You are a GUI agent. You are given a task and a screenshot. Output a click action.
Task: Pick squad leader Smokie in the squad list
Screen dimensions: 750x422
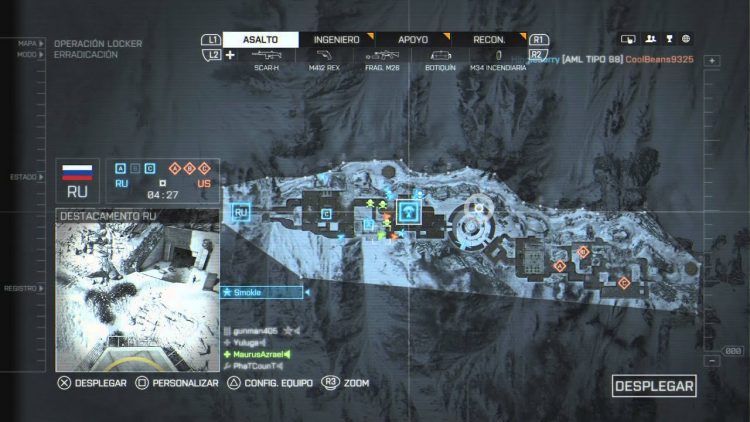261,292
